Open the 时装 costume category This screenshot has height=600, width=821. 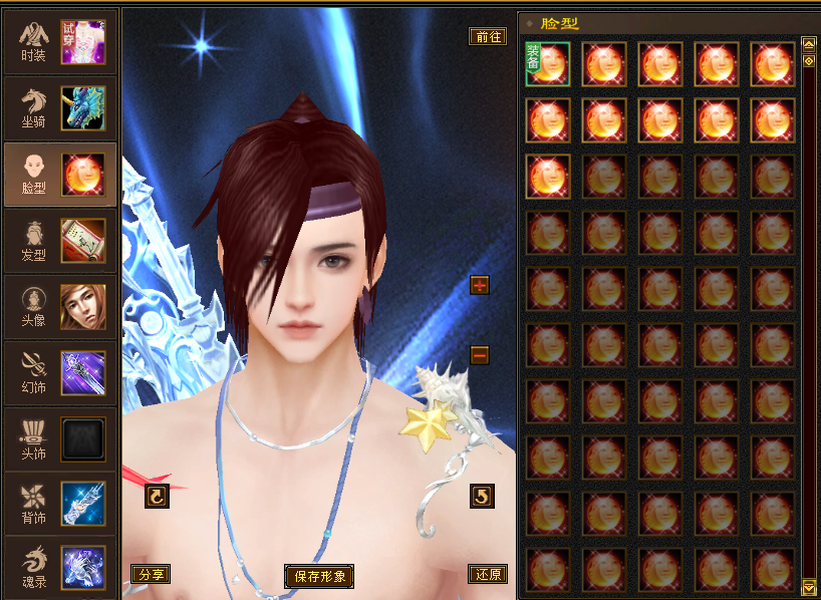pos(59,41)
